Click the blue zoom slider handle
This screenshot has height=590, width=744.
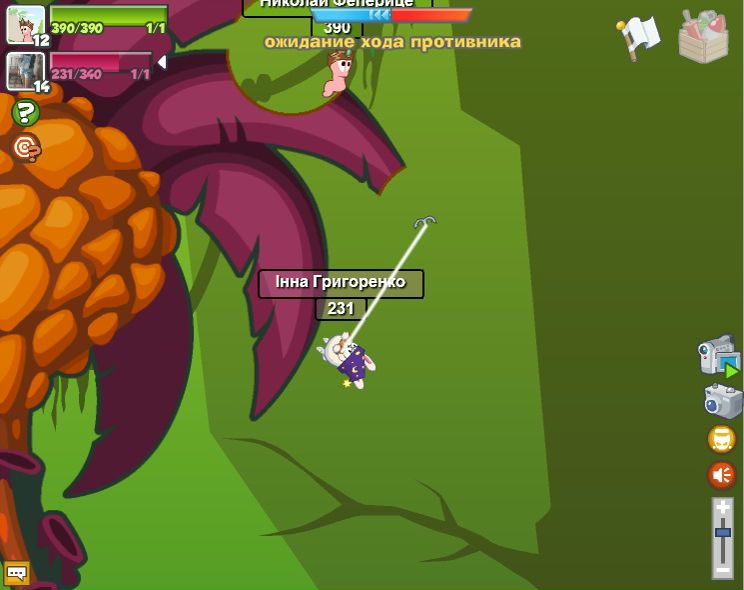coord(722,533)
